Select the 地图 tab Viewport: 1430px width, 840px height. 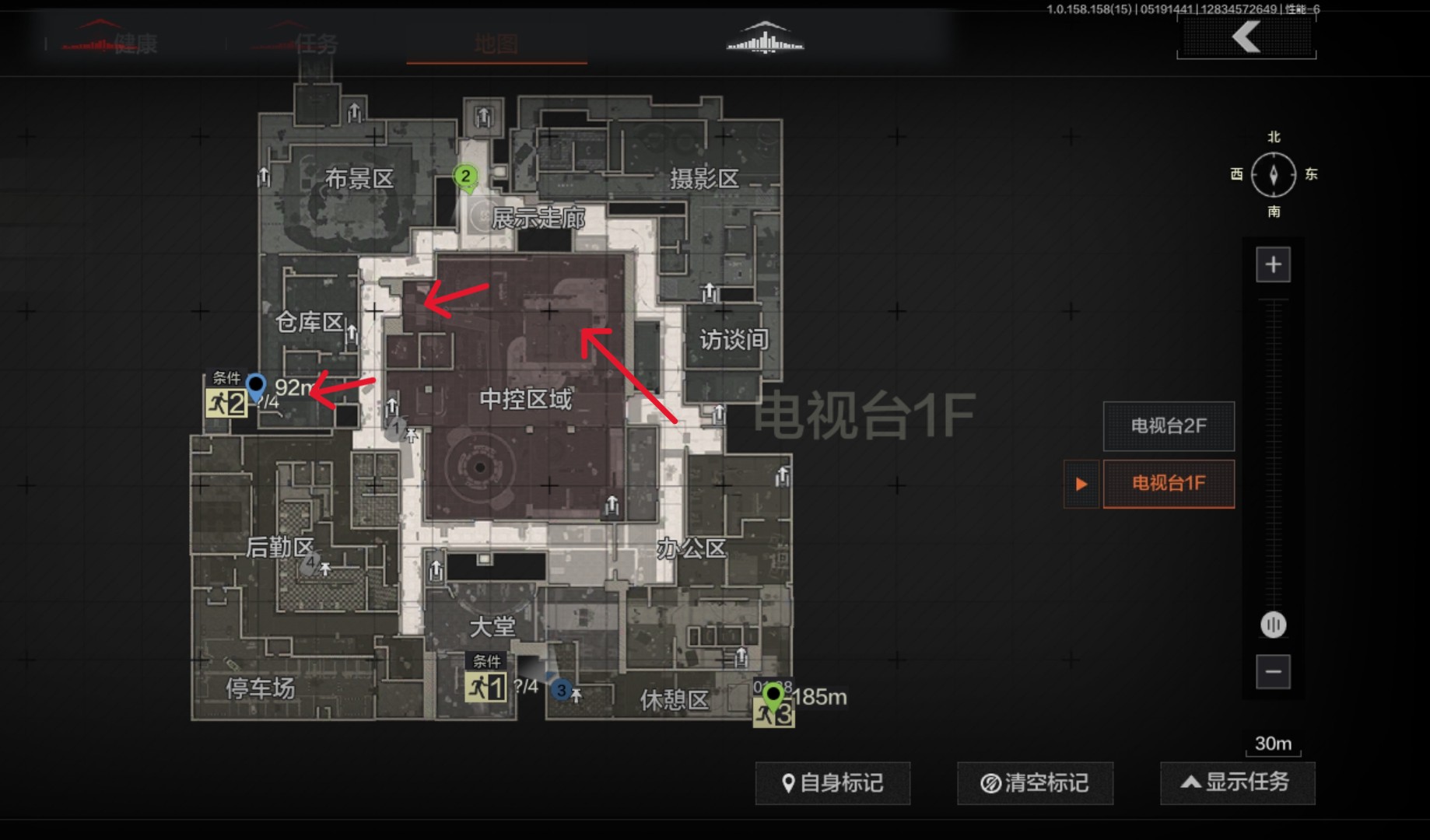coord(496,44)
